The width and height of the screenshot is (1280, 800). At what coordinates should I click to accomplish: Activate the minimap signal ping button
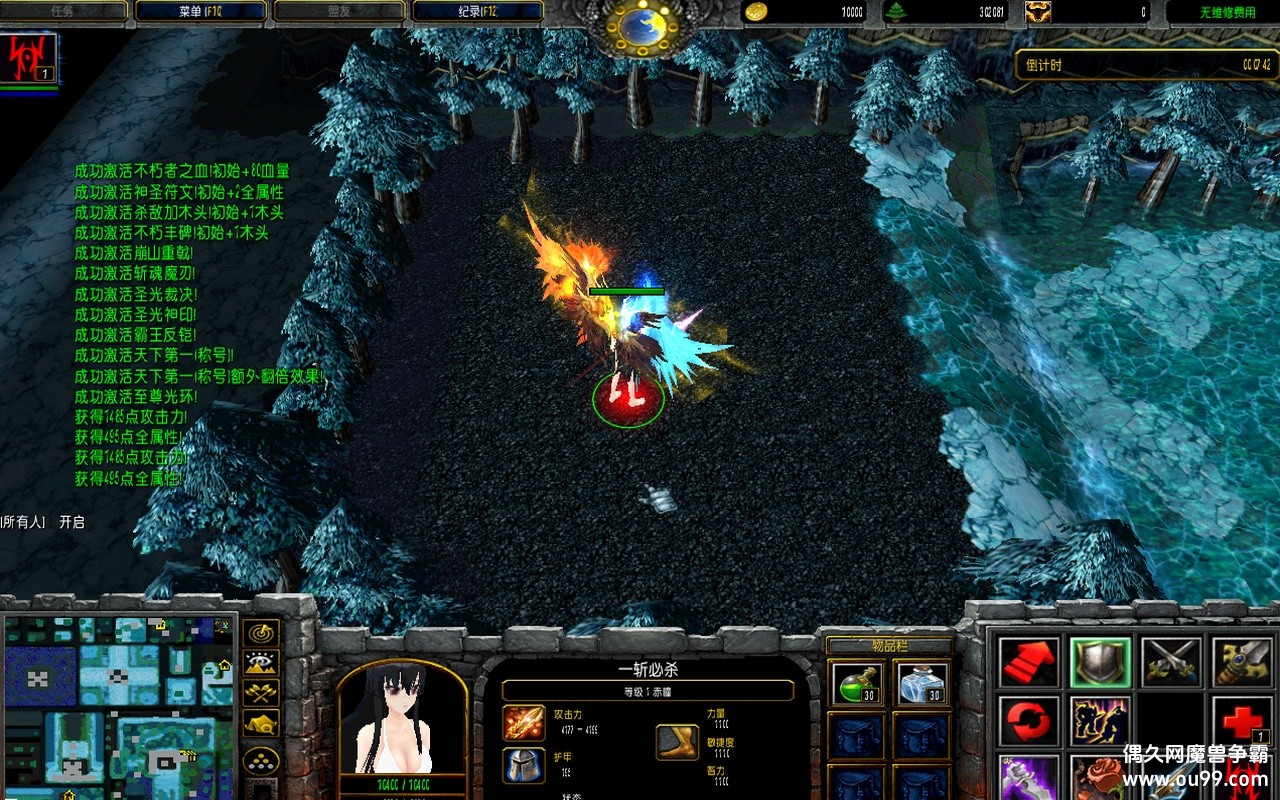coord(261,633)
